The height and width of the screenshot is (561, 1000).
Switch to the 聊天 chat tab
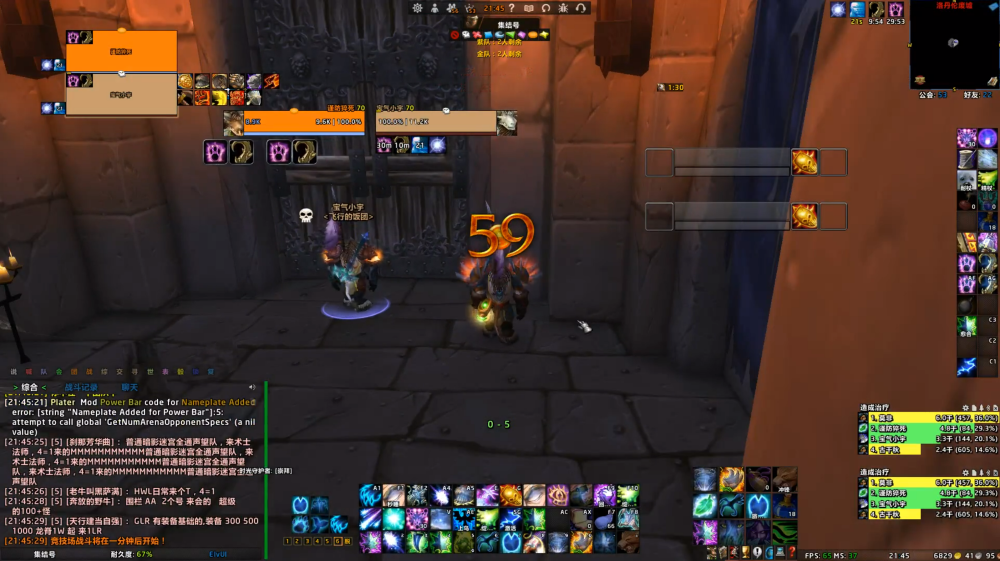click(130, 387)
